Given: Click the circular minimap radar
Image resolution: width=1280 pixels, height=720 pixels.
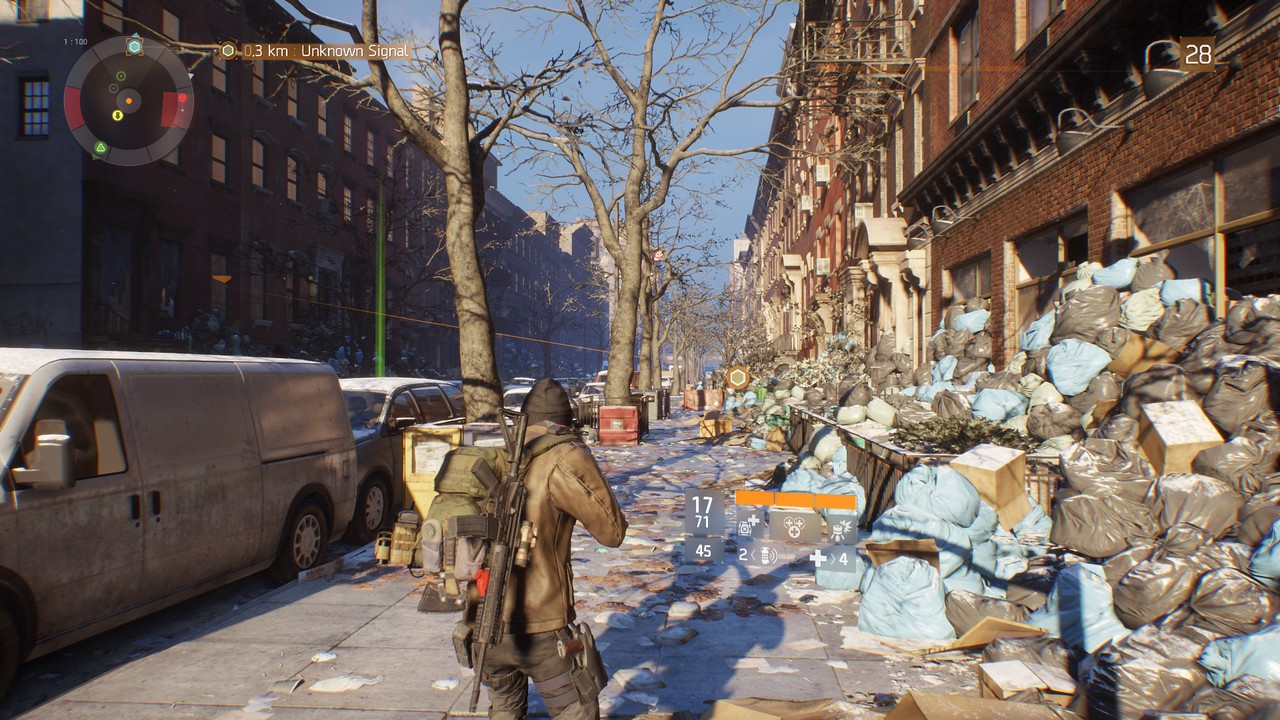Looking at the screenshot, I should pyautogui.click(x=128, y=100).
